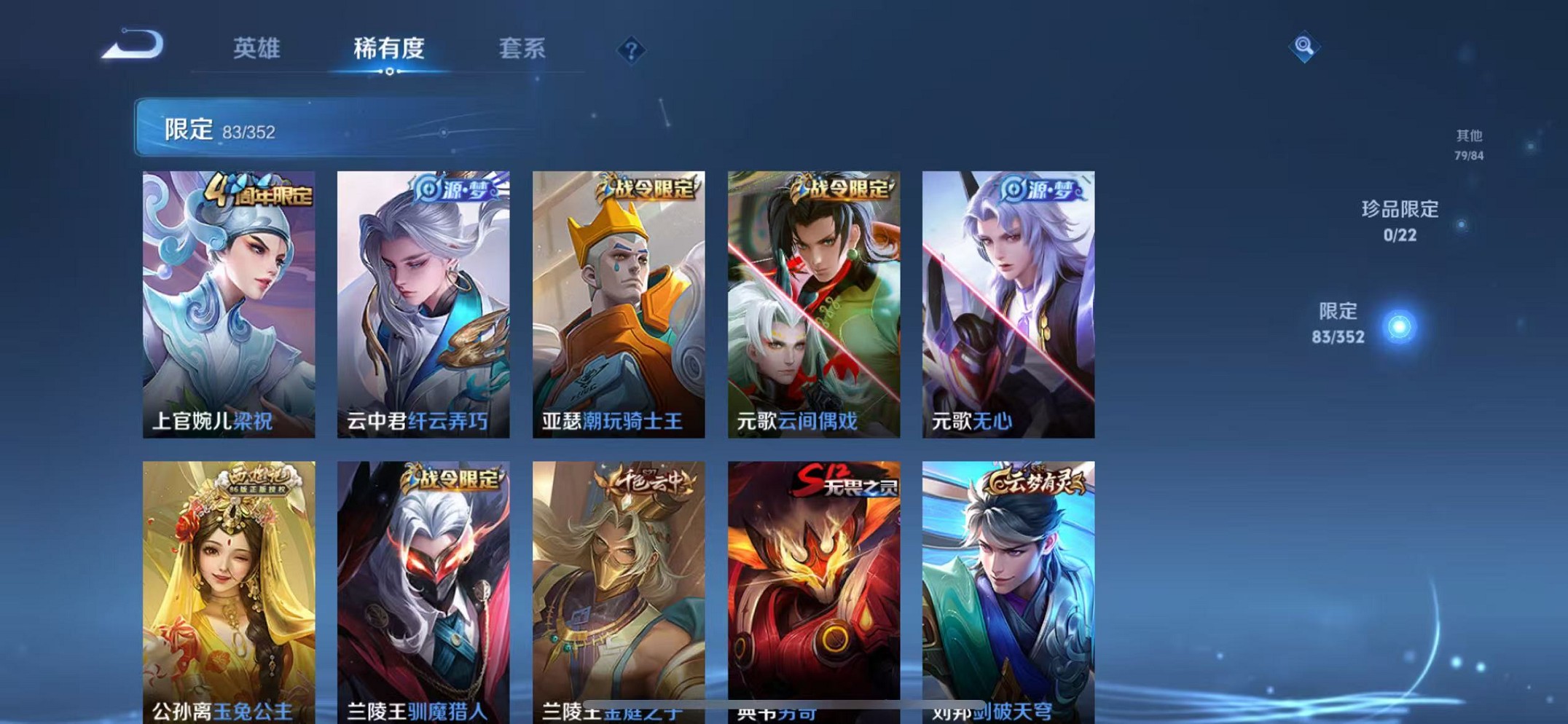Switch to the 英雄 tab
The width and height of the screenshot is (1568, 724).
tap(259, 50)
